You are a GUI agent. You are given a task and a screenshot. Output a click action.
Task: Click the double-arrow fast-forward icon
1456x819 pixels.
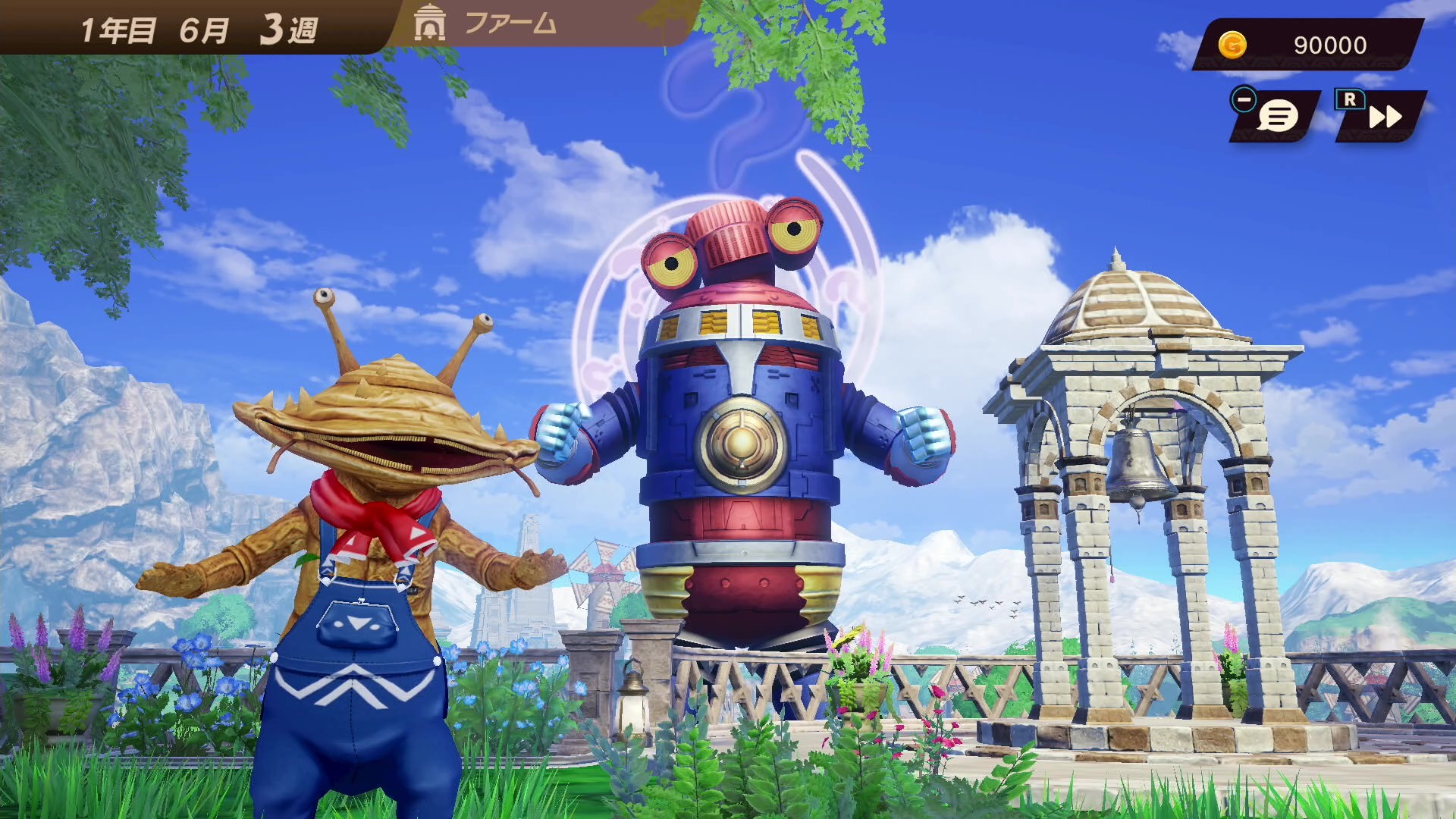(1385, 118)
